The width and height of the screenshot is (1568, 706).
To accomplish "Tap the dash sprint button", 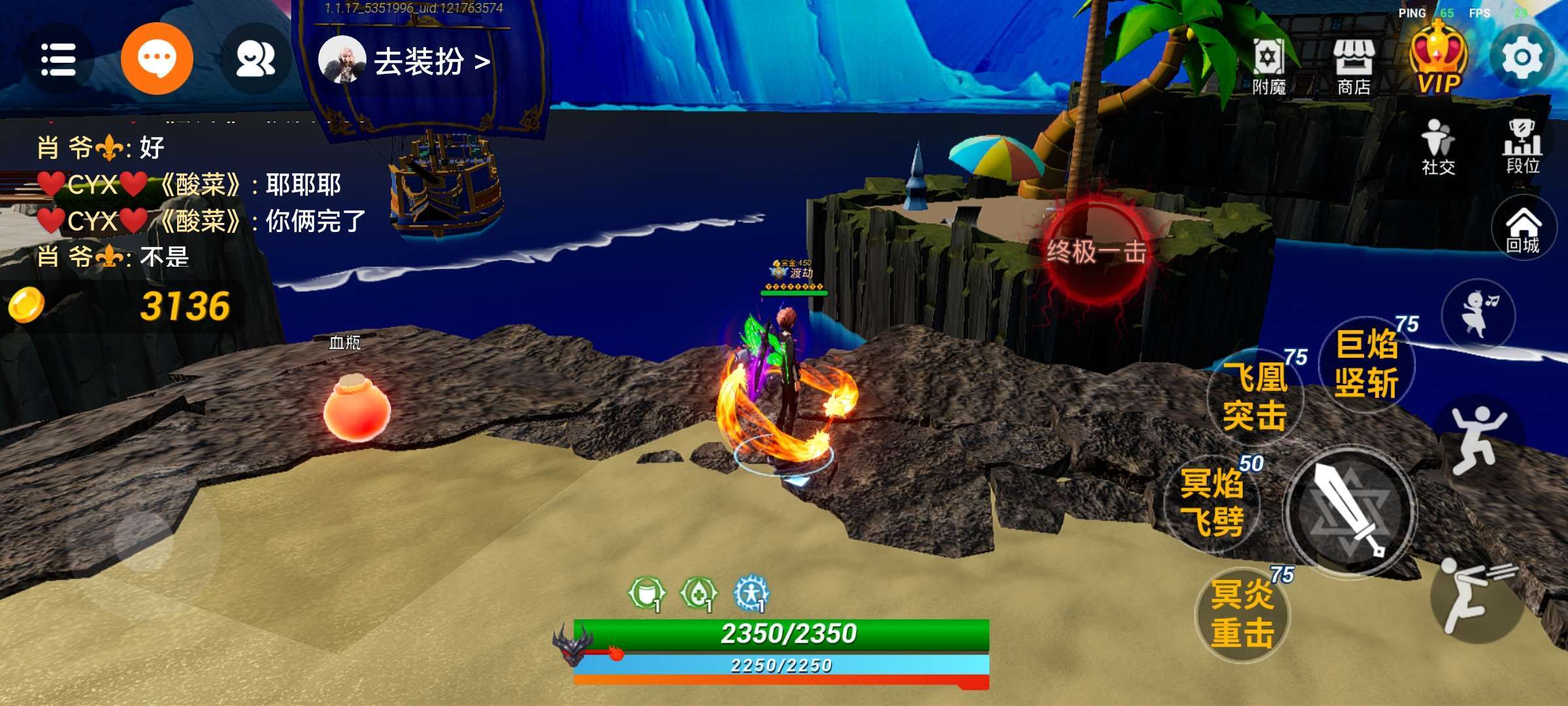I will point(1477,594).
